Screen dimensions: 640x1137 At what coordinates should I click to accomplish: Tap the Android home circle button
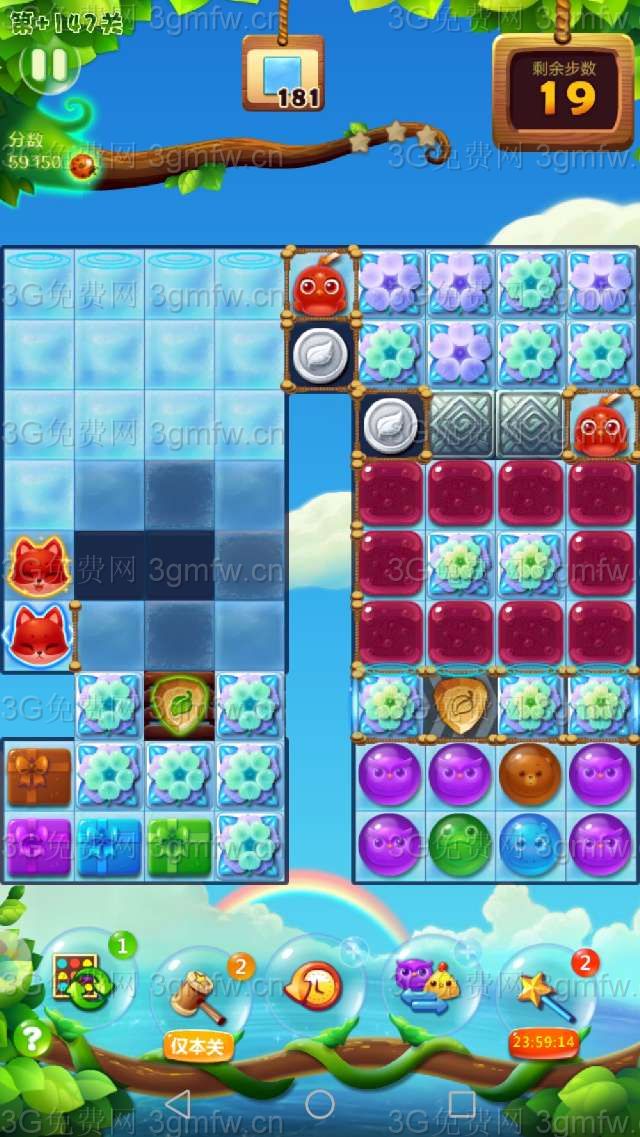pos(320,1104)
